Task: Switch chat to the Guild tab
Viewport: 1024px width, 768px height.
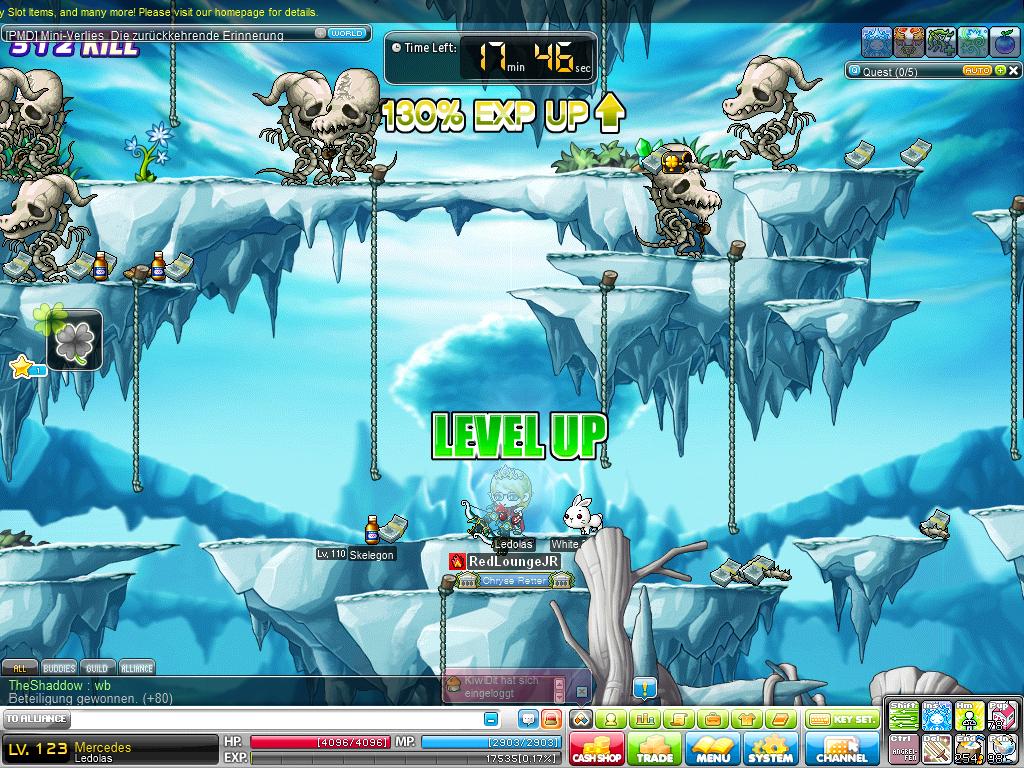Action: 97,668
